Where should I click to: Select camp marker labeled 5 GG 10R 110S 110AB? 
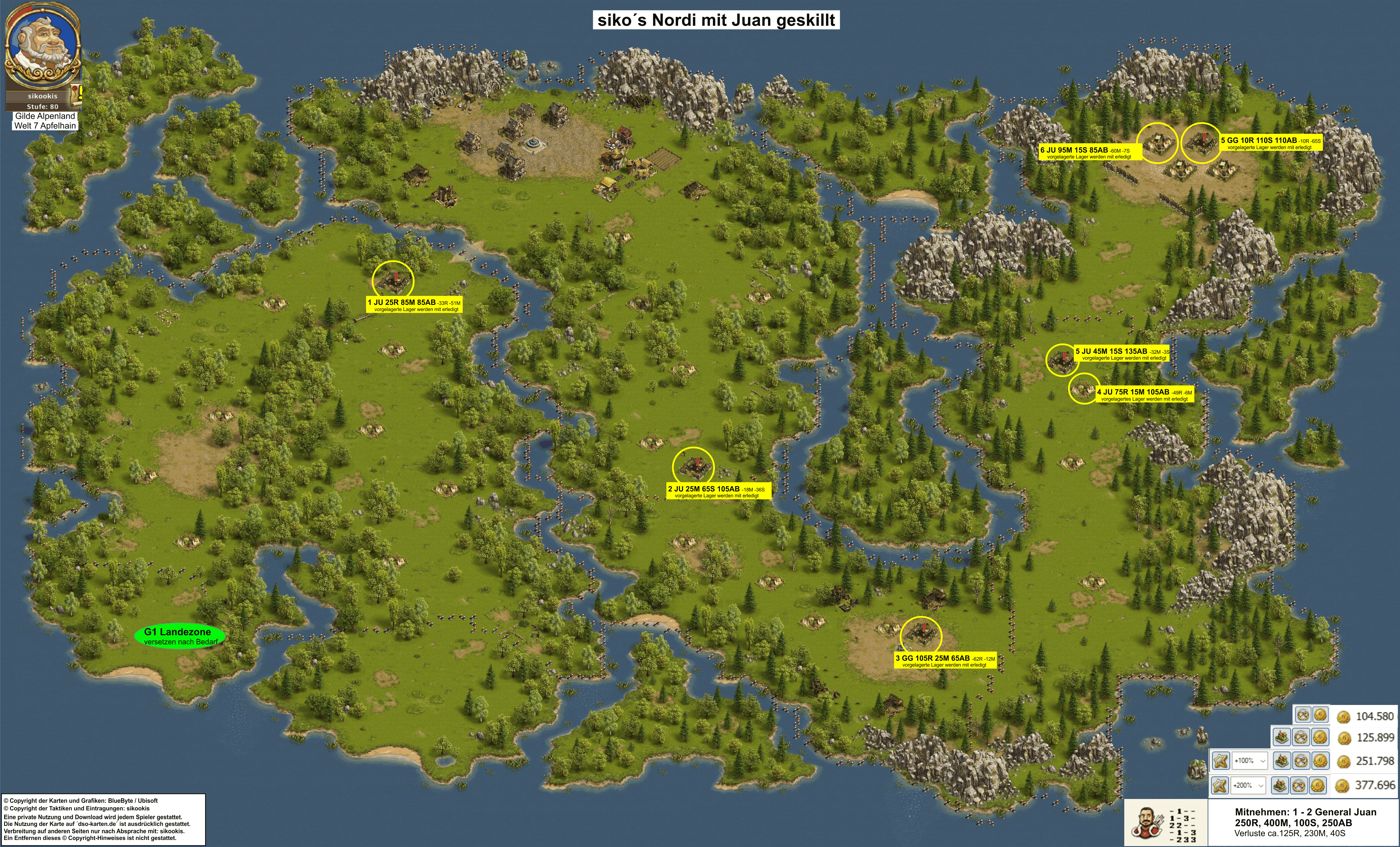point(1201,143)
